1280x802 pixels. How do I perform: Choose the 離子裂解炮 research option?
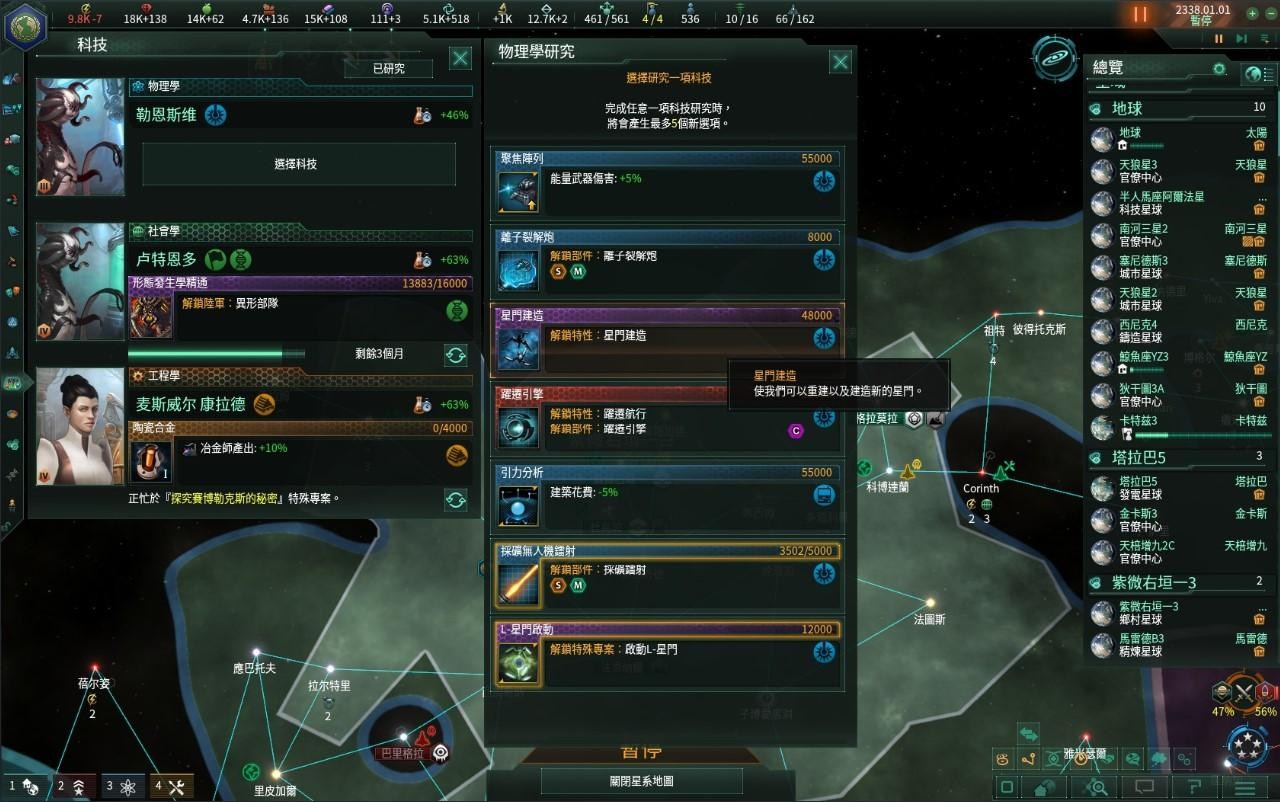coord(667,260)
